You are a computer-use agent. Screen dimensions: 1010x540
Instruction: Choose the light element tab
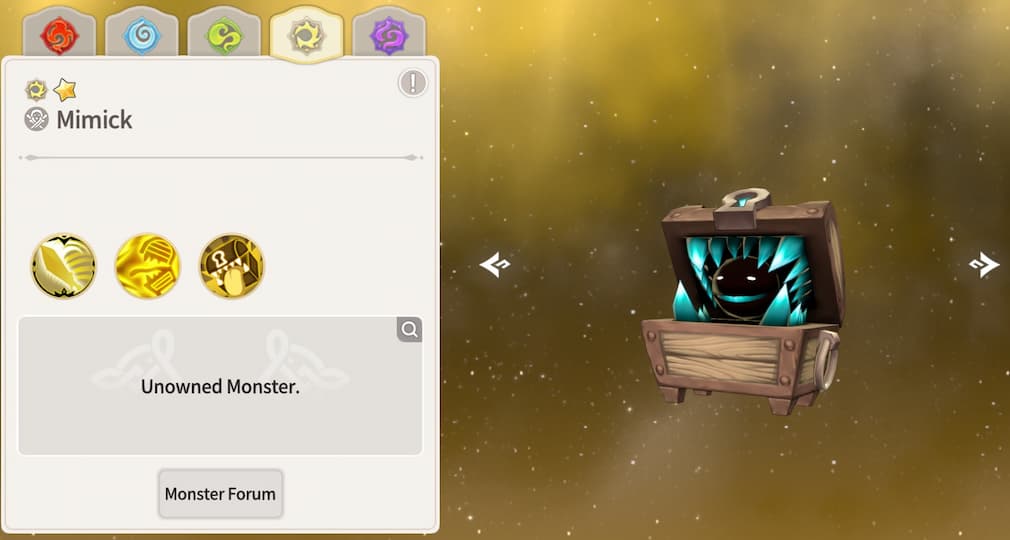coord(306,36)
